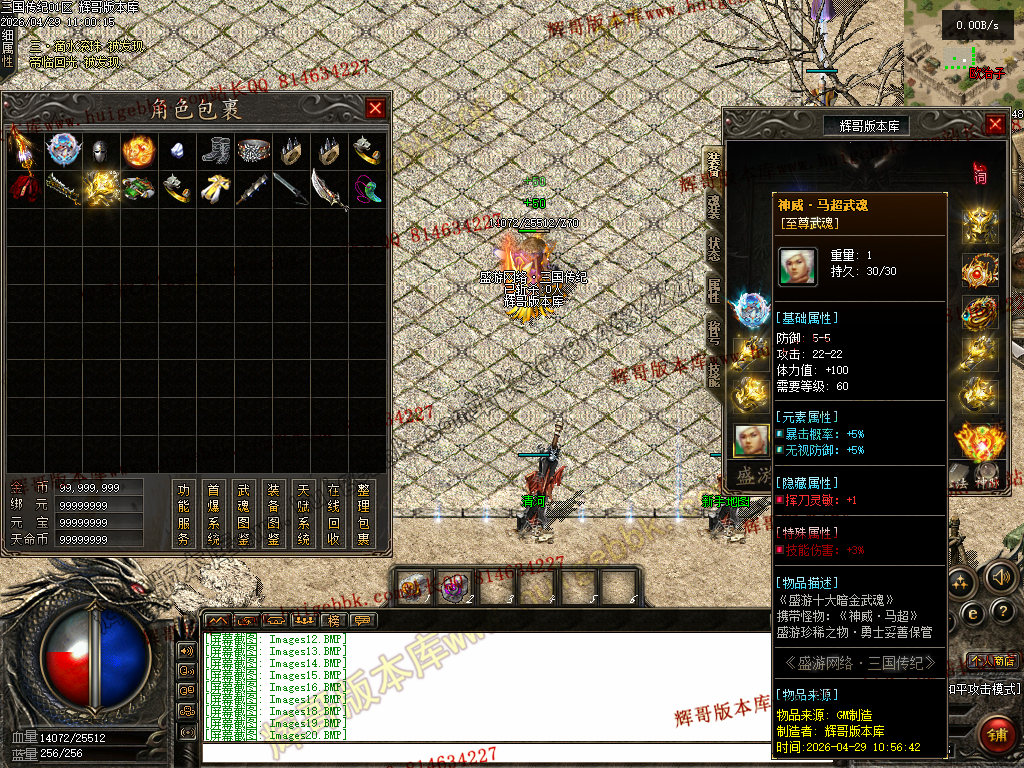
Task: Select the pale yellow robe in the bag
Action: (215, 188)
